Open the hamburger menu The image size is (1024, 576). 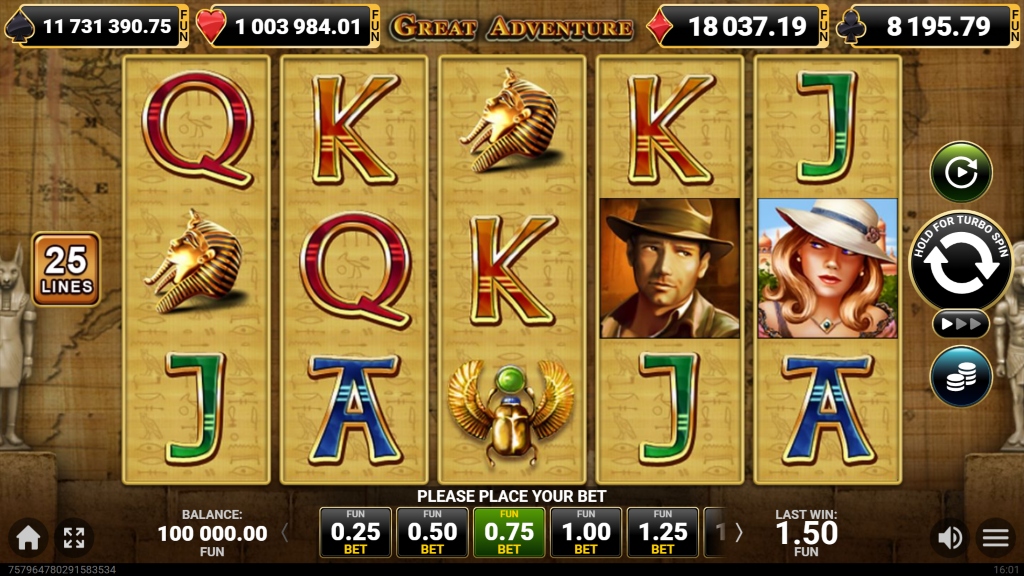click(x=996, y=538)
